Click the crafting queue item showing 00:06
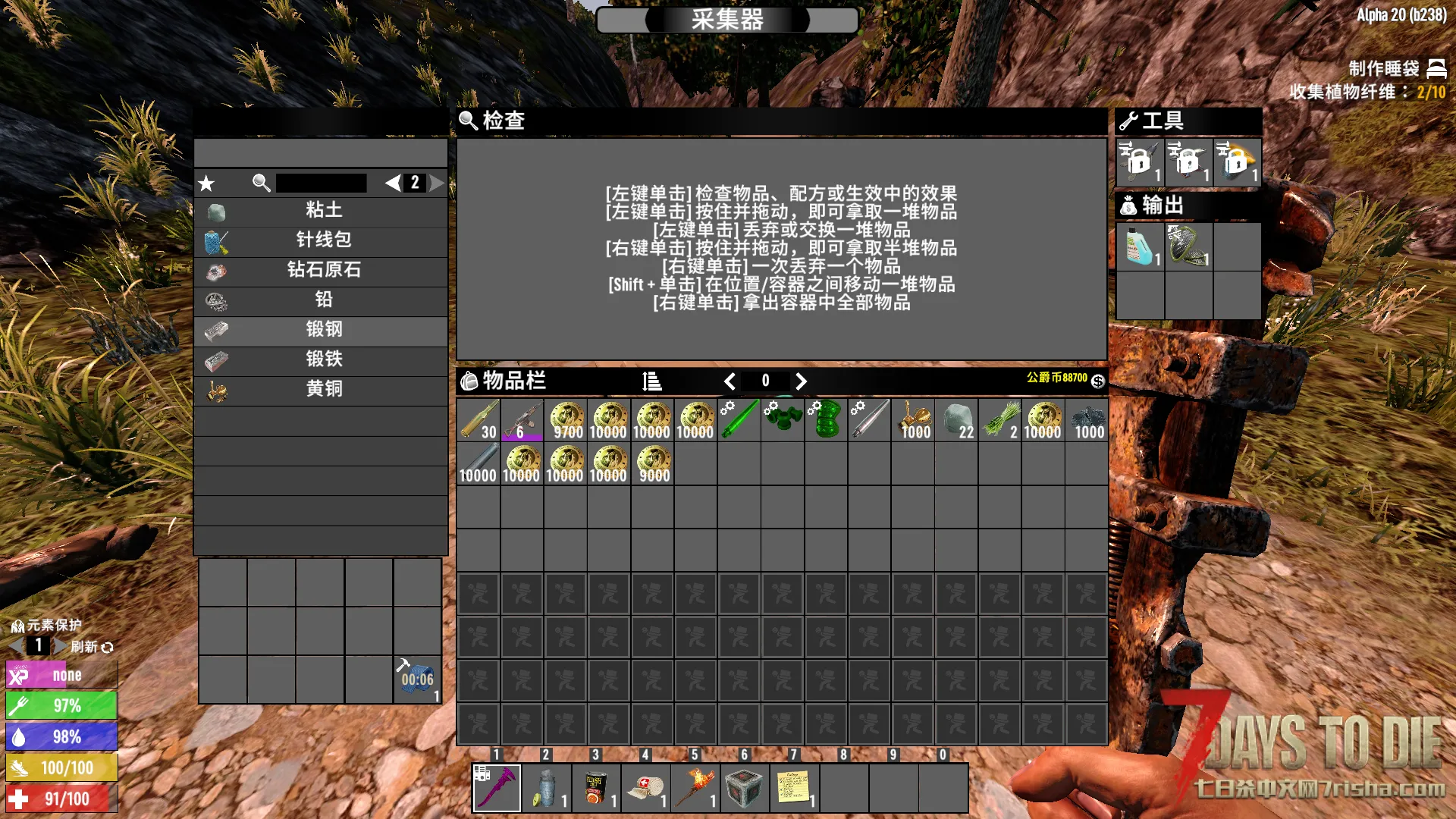 (417, 679)
